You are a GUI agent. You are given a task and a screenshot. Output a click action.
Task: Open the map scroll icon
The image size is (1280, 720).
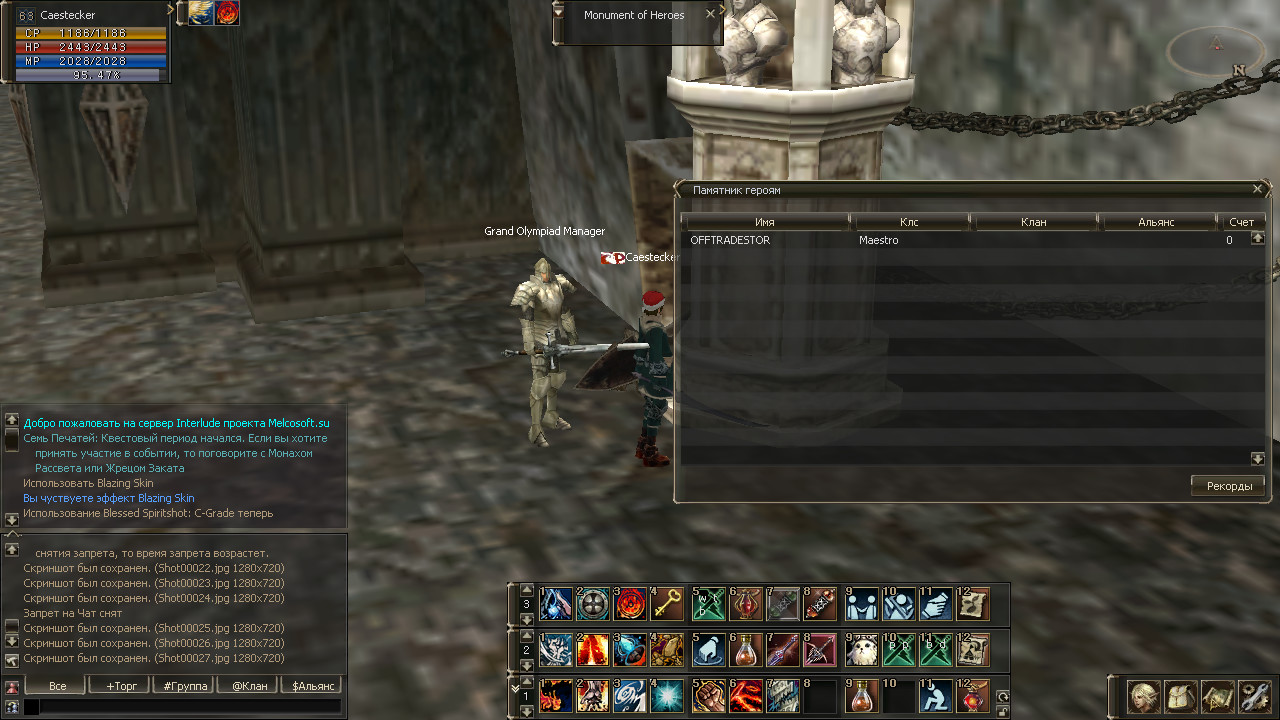pyautogui.click(x=1217, y=696)
